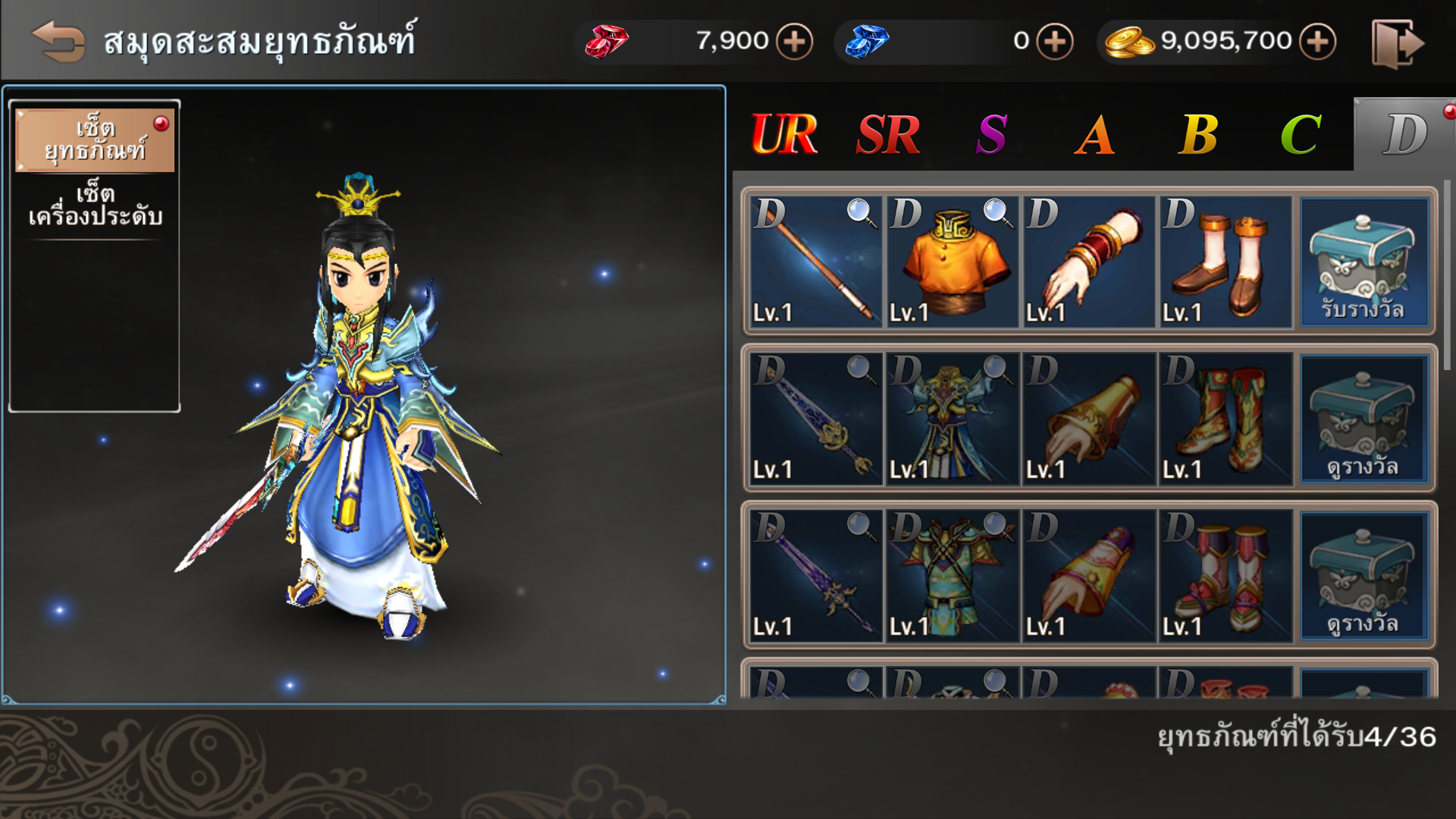Viewport: 1456px width, 819px height.
Task: Switch to the UR rank tab
Action: pos(784,135)
